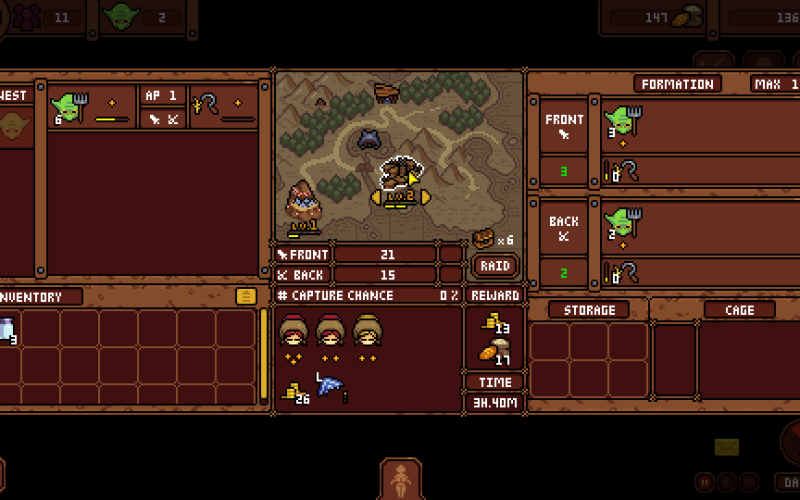Open the character figure tab at the bottom
The width and height of the screenshot is (800, 500).
[401, 480]
